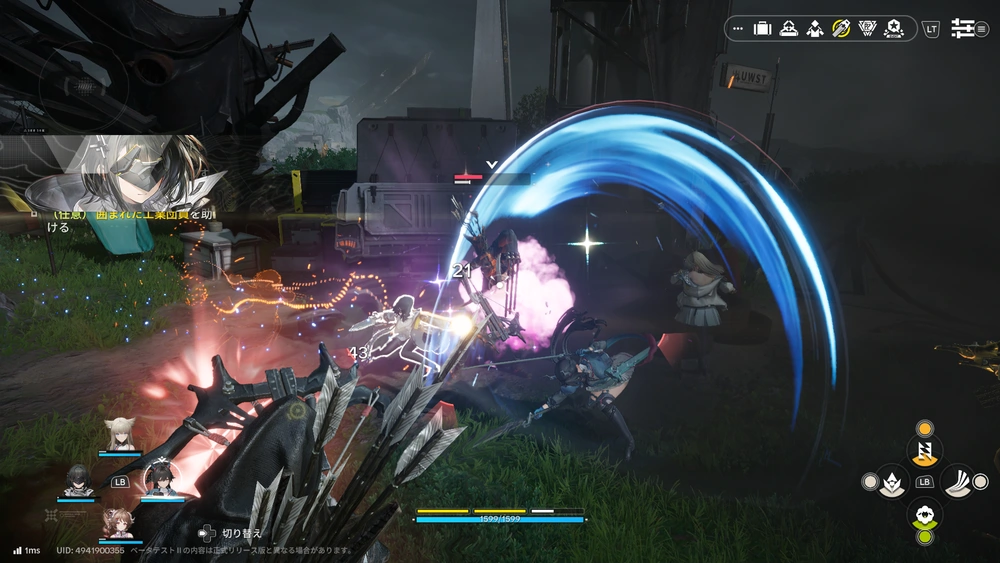Click the three-dots more options button
This screenshot has width=1000, height=563.
[738, 29]
